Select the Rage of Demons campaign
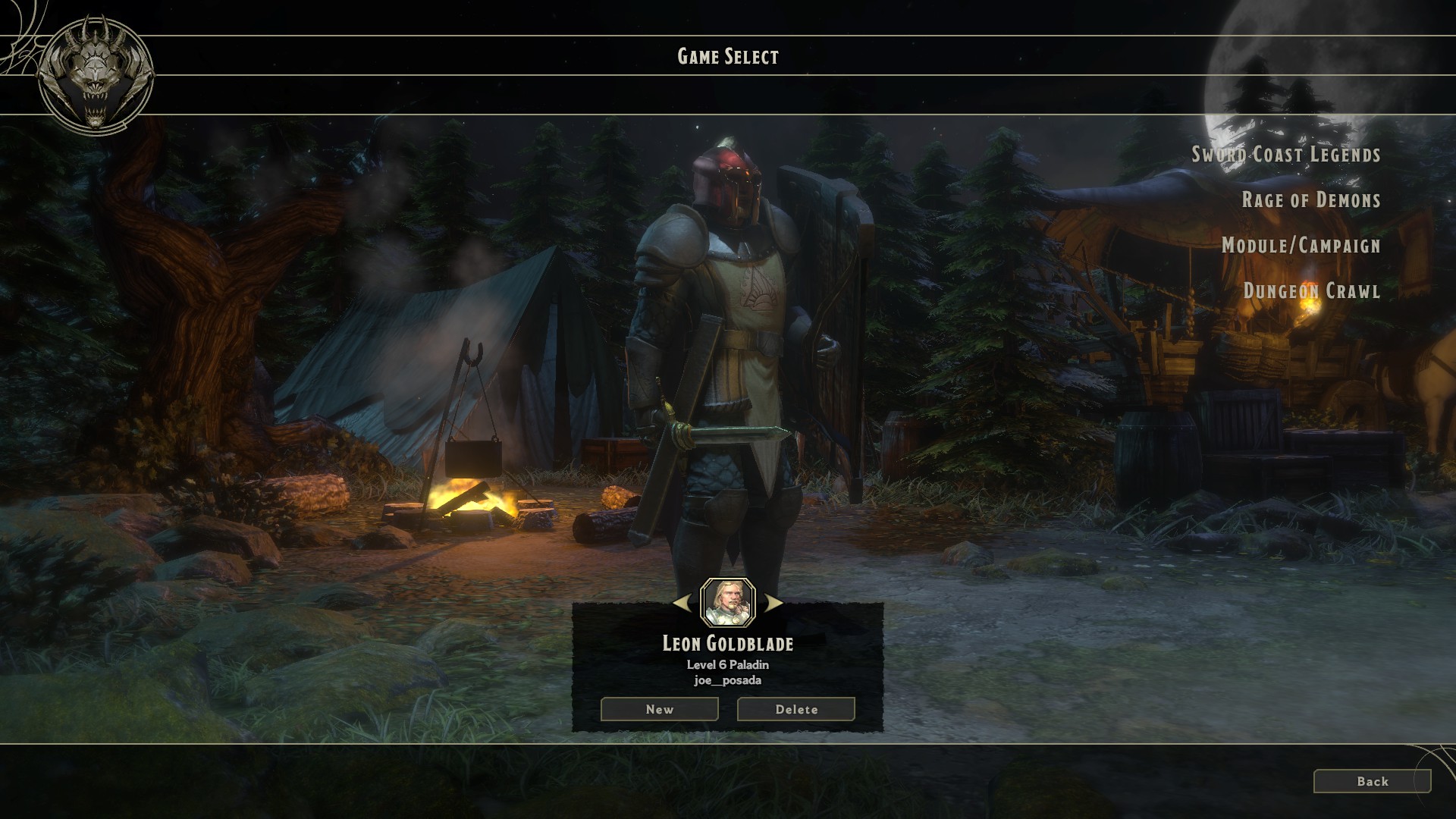Screen dimensions: 1456x819 (x=1312, y=201)
